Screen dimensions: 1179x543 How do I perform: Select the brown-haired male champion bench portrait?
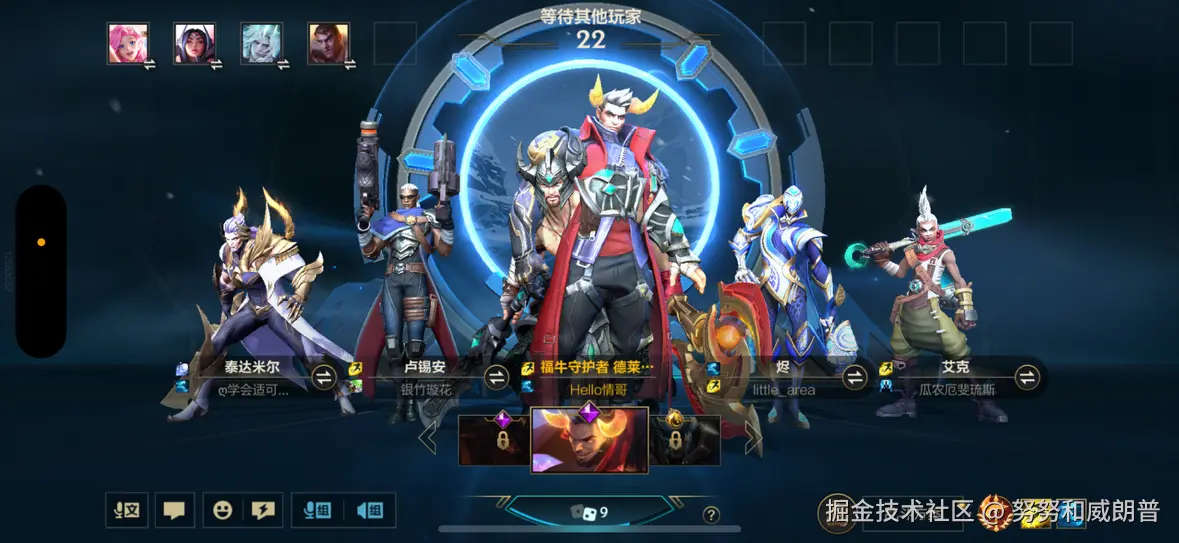tap(328, 44)
